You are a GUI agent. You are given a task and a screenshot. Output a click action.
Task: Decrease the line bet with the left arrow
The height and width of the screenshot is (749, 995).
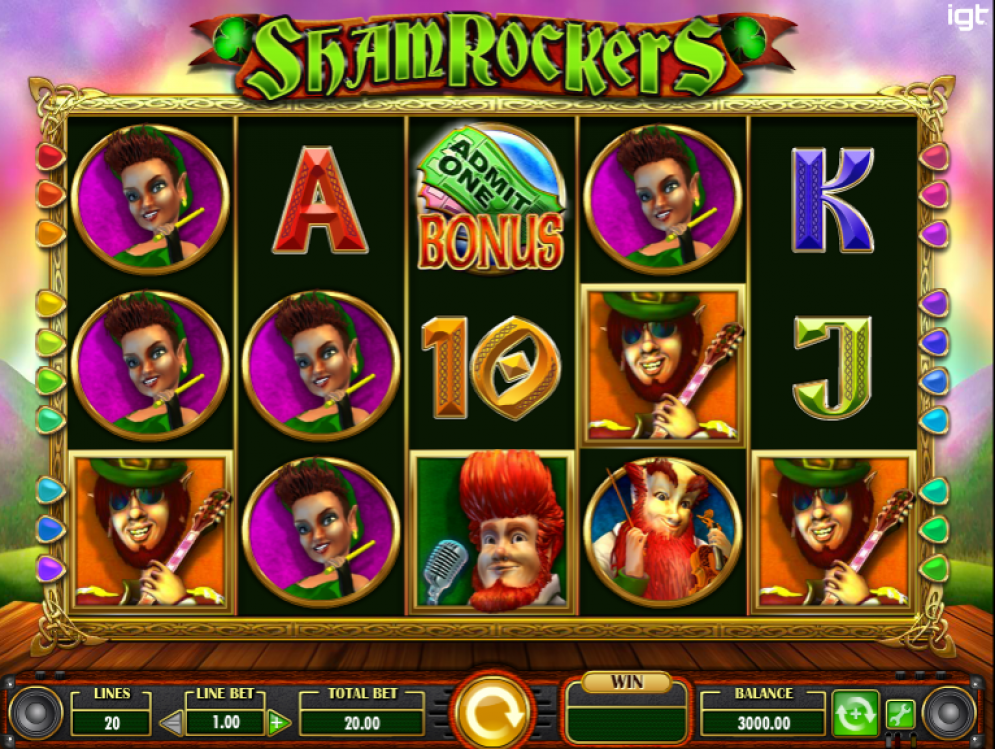pos(173,722)
